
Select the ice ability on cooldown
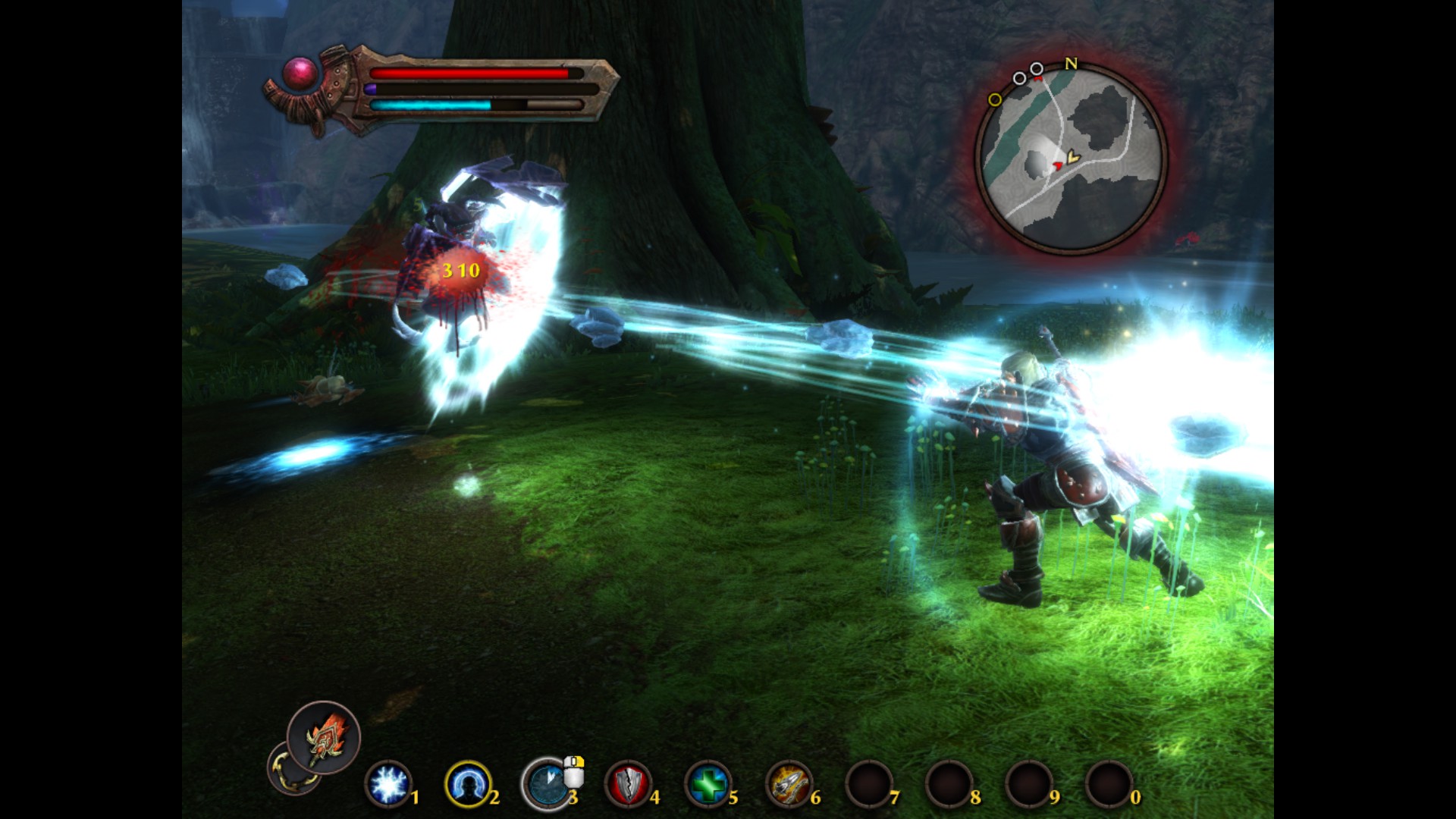click(x=547, y=784)
